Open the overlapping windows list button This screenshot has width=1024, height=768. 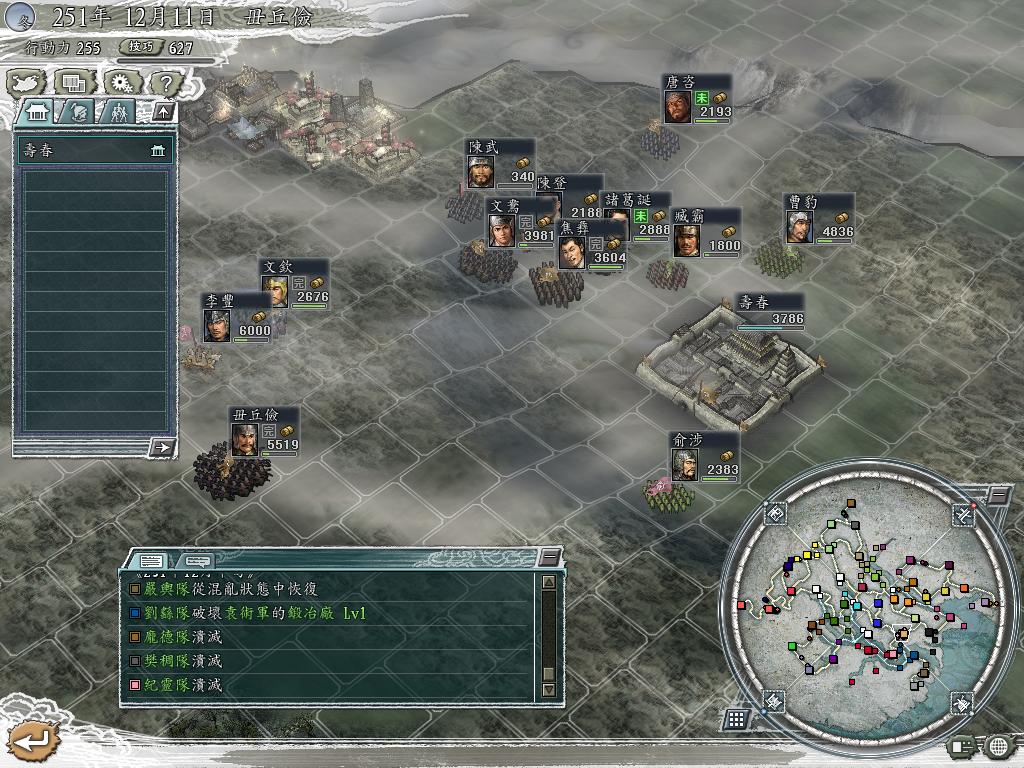coord(73,83)
